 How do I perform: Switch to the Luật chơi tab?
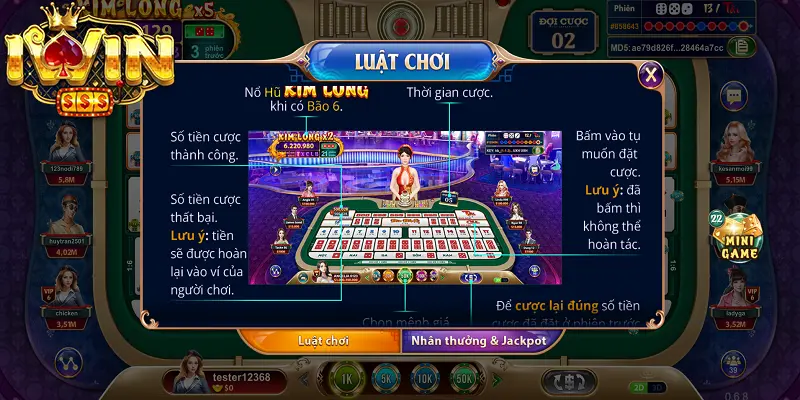pyautogui.click(x=318, y=340)
